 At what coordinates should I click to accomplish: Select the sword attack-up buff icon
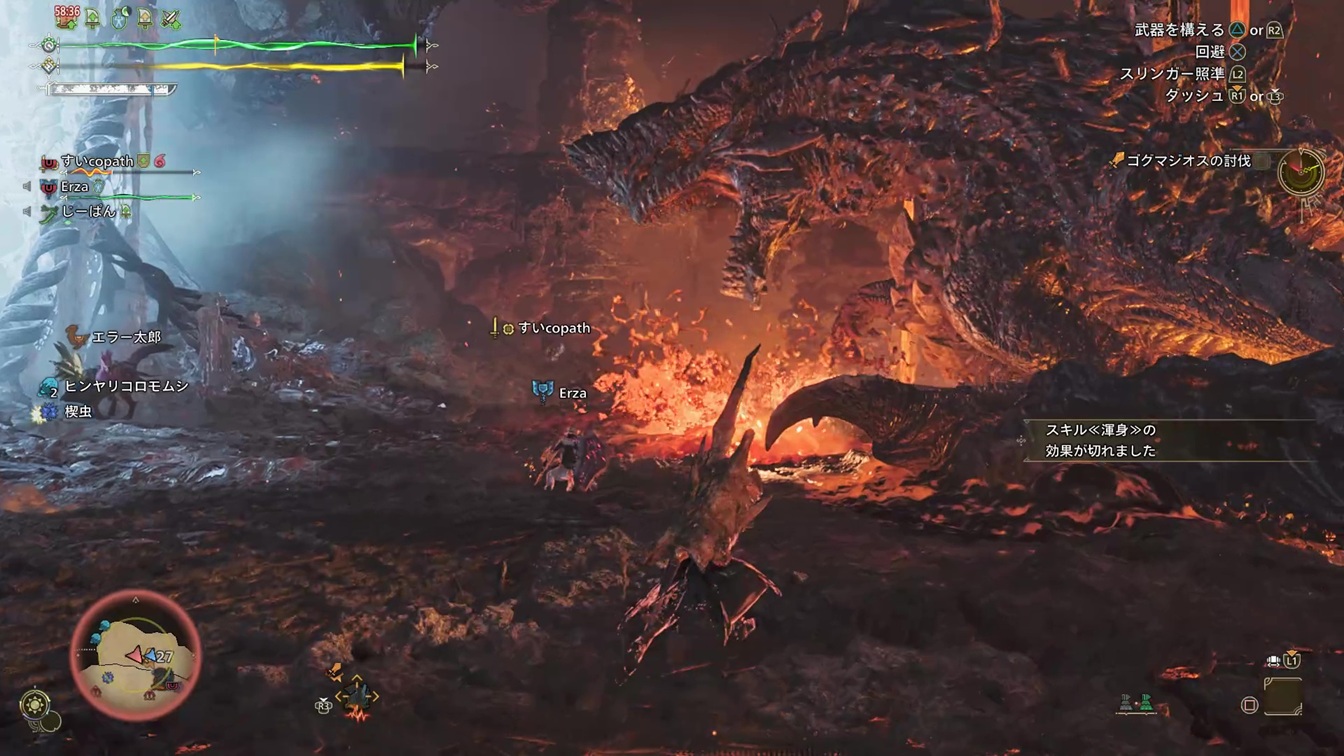171,18
